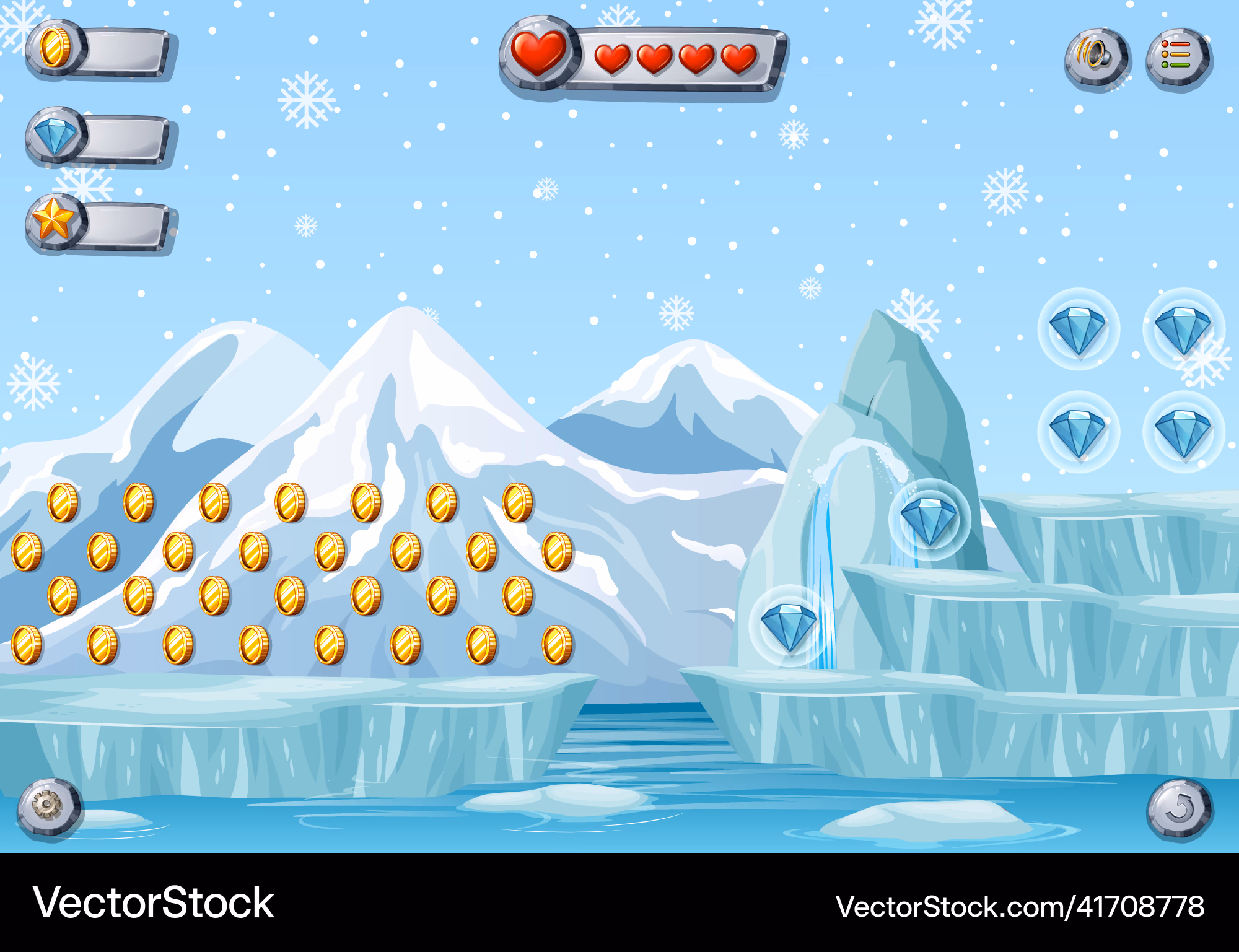Toggle the sound speaker button
The image size is (1239, 952).
coord(1097,58)
